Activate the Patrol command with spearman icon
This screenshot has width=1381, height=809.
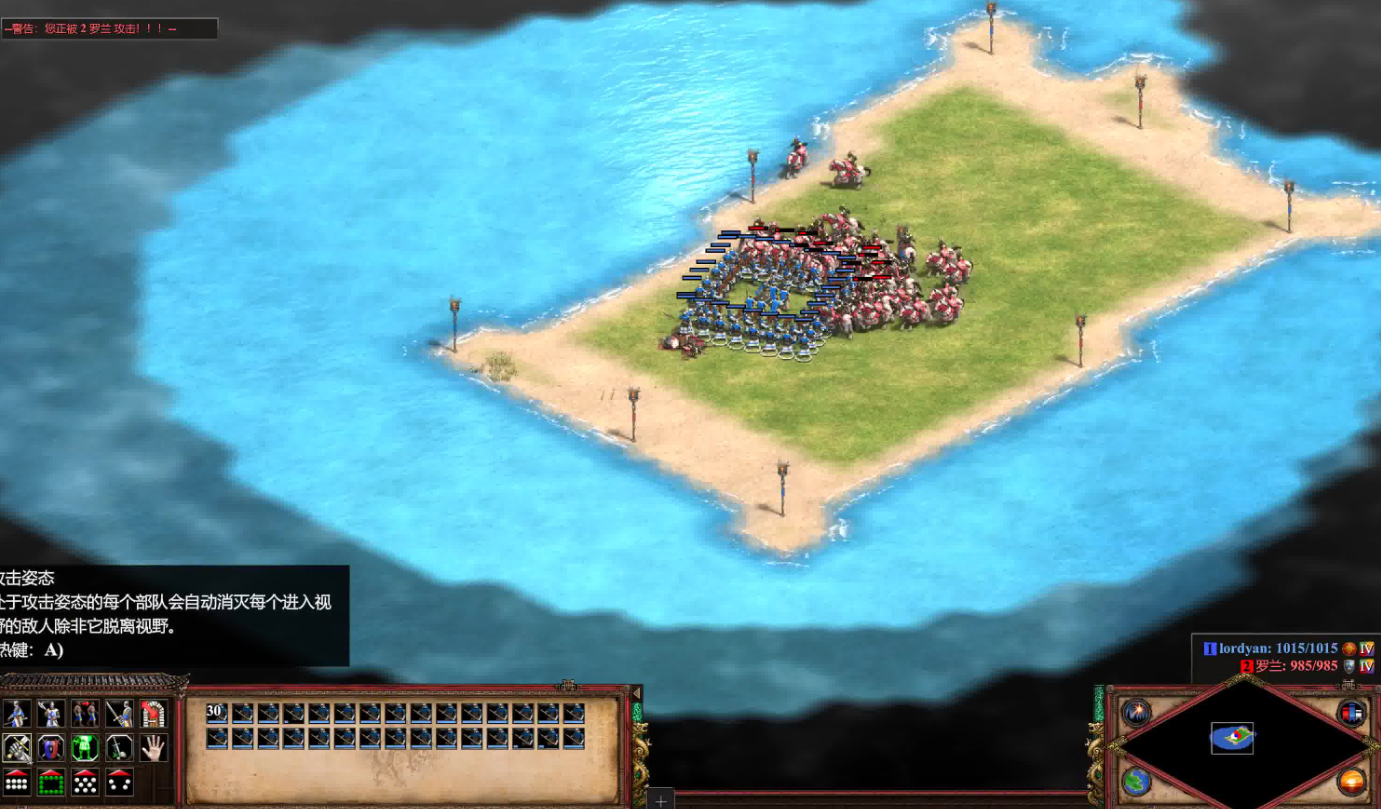tap(16, 714)
